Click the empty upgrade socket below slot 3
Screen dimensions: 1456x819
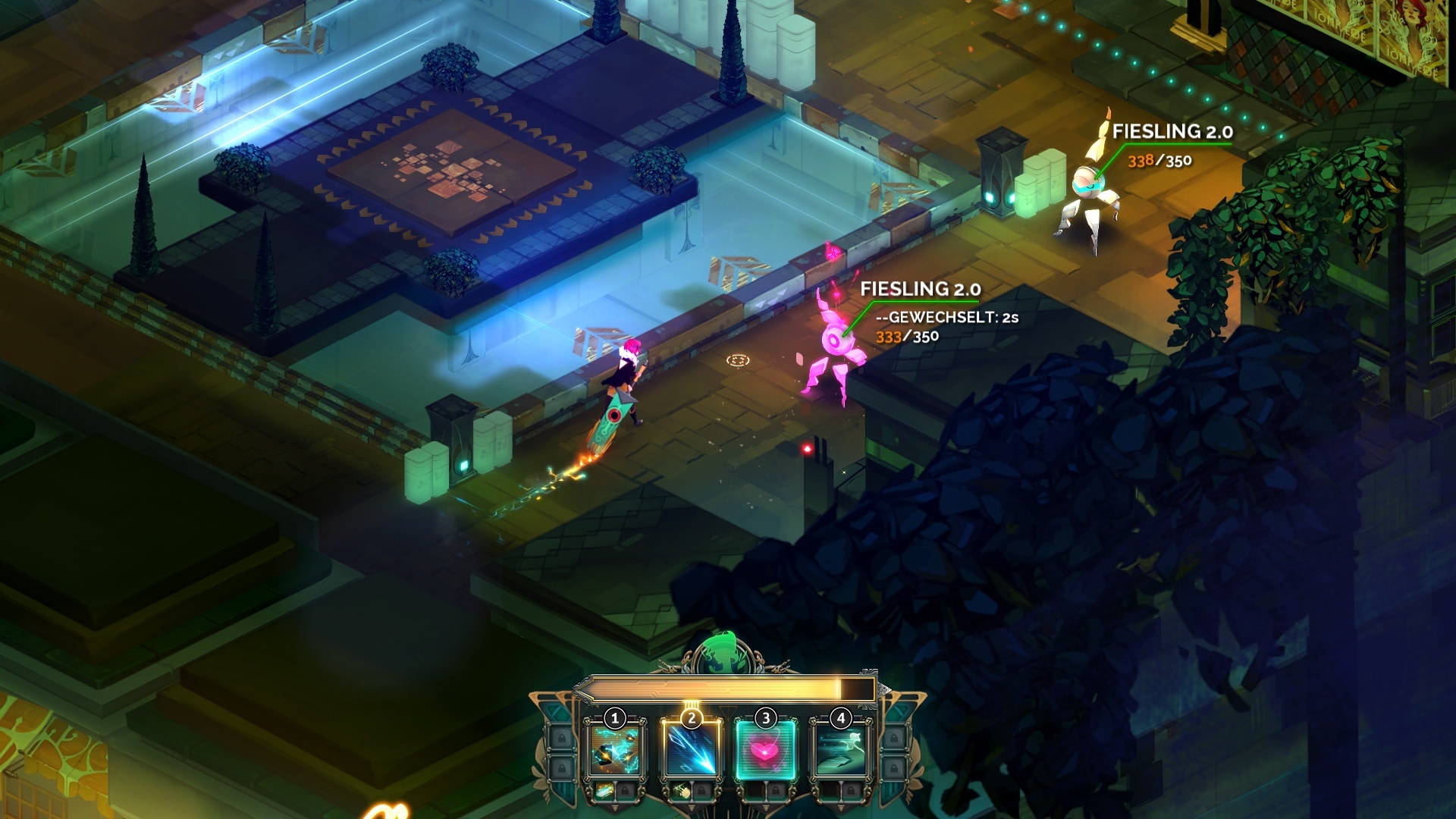click(x=756, y=789)
